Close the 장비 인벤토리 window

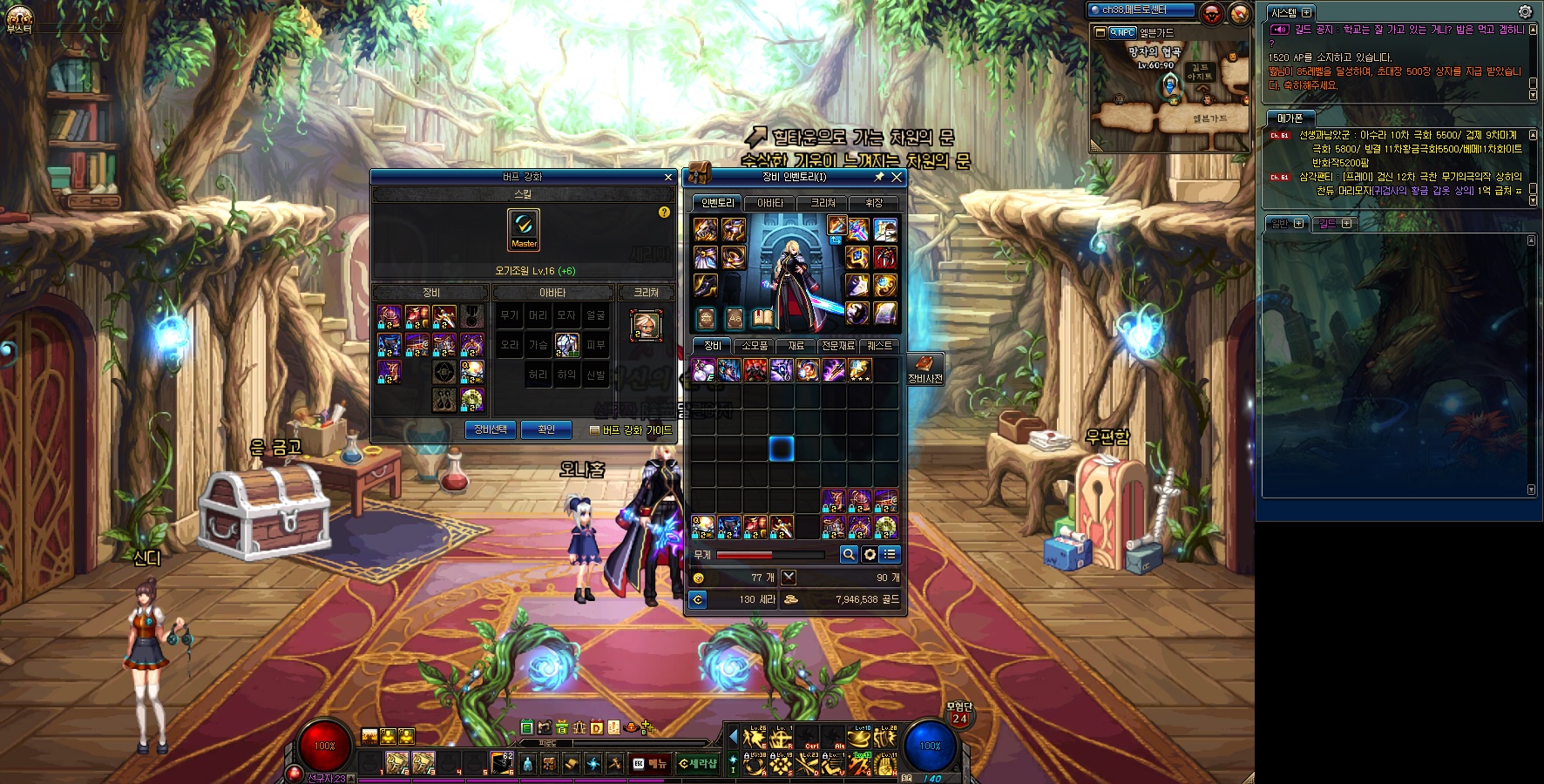(896, 177)
